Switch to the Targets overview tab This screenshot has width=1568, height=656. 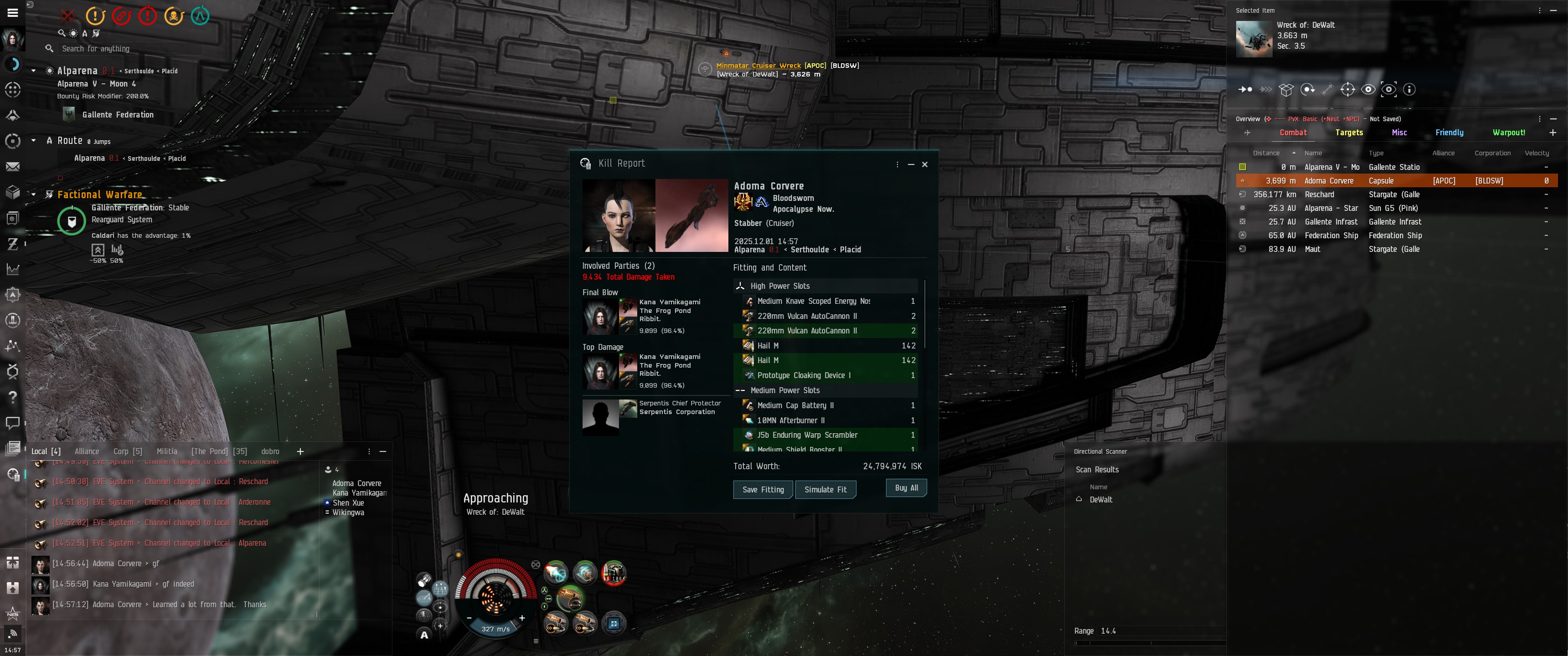1348,133
